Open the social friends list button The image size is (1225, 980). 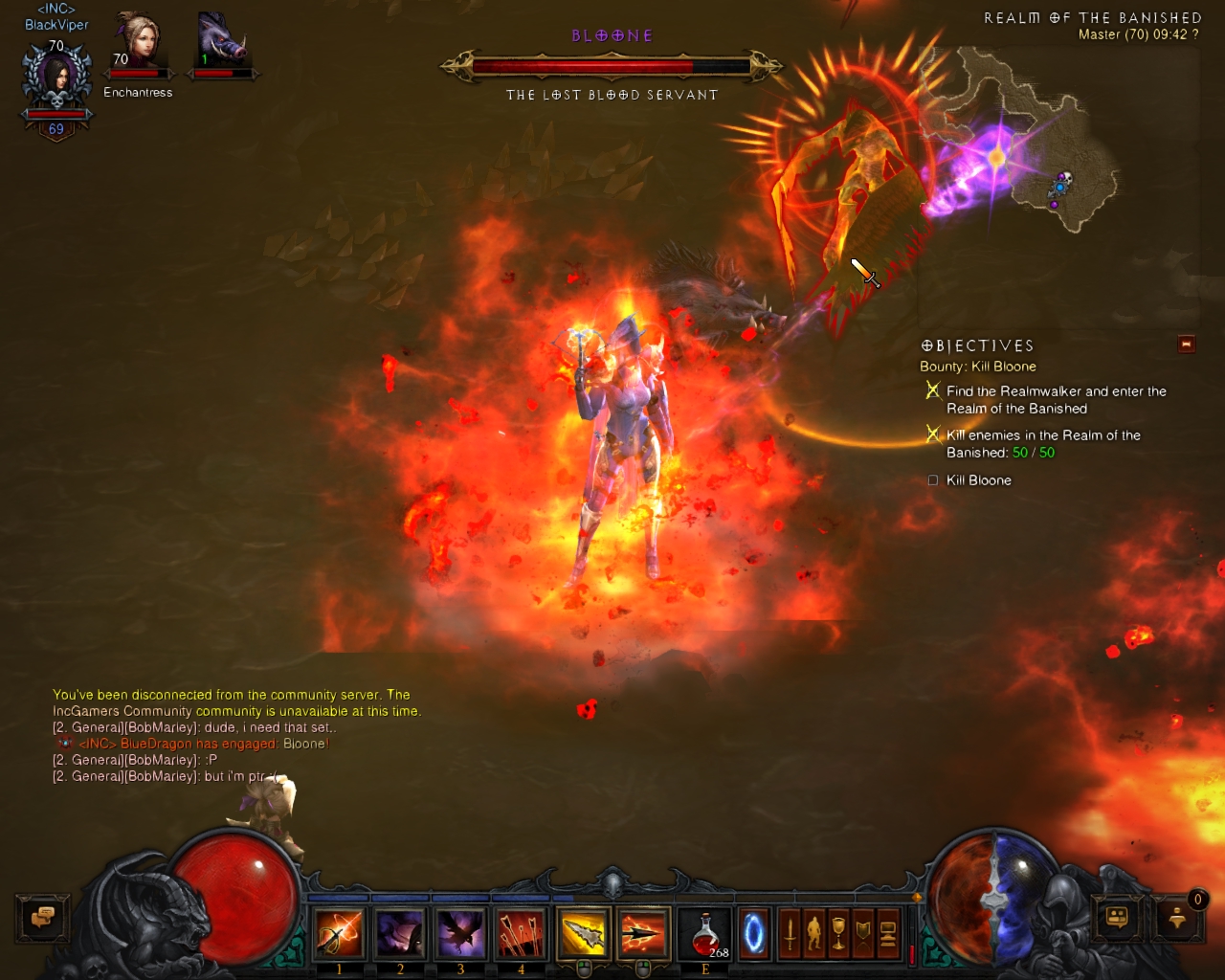pos(1117,919)
